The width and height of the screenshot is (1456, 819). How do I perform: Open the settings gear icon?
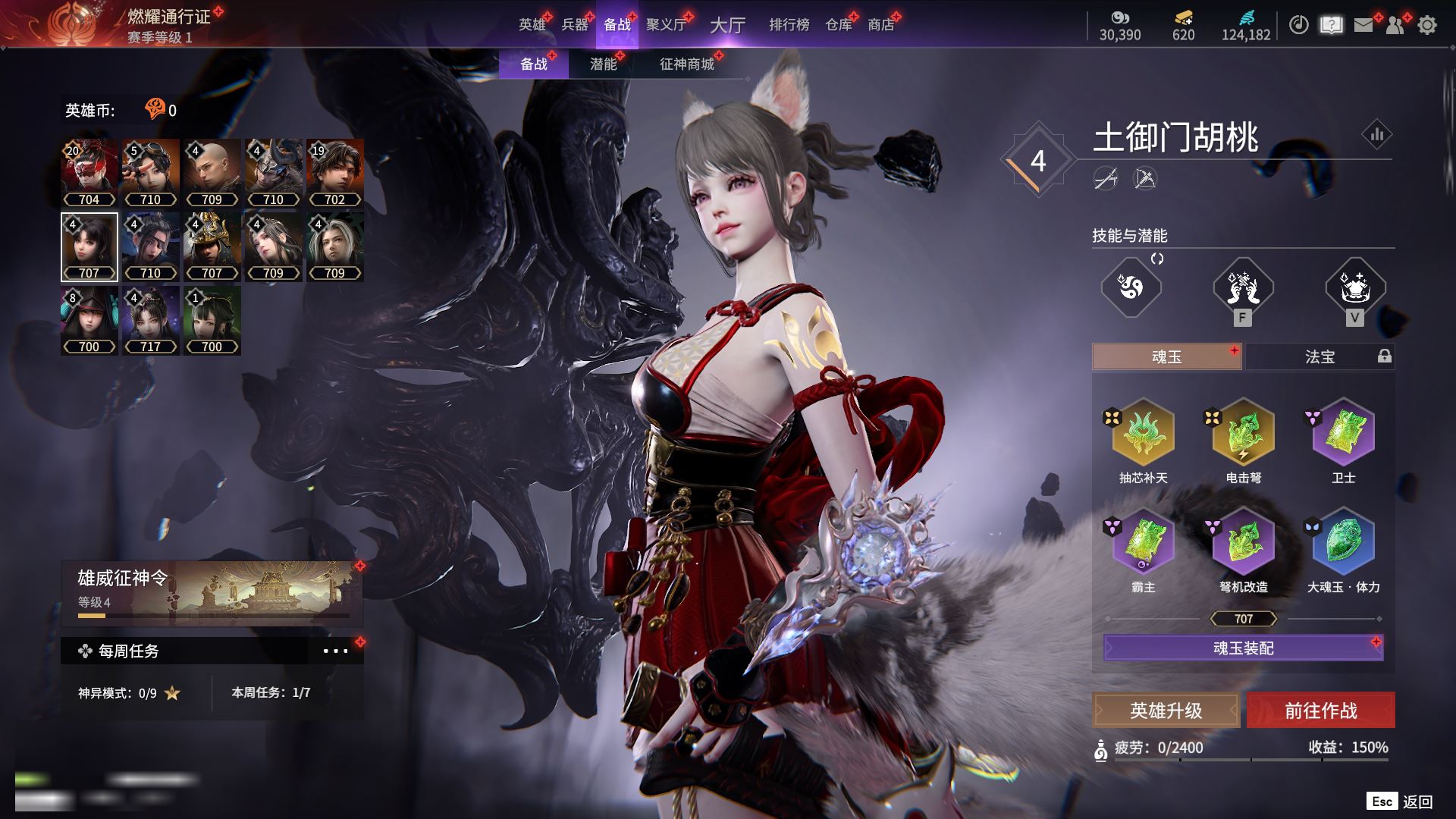coord(1427,25)
